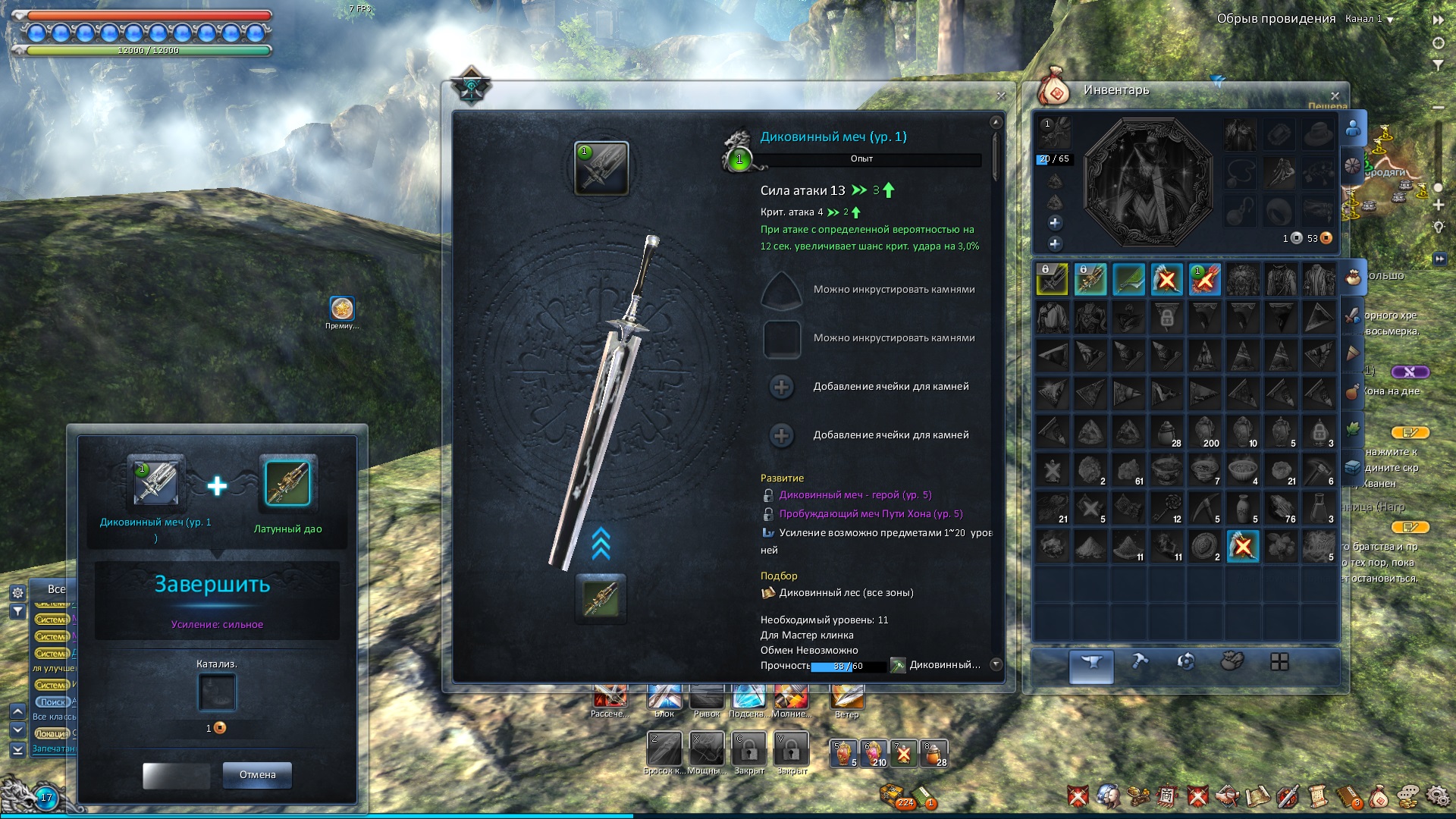Confirm upgrade with Завершить button
Screen dimensions: 1456x819
pos(212,585)
